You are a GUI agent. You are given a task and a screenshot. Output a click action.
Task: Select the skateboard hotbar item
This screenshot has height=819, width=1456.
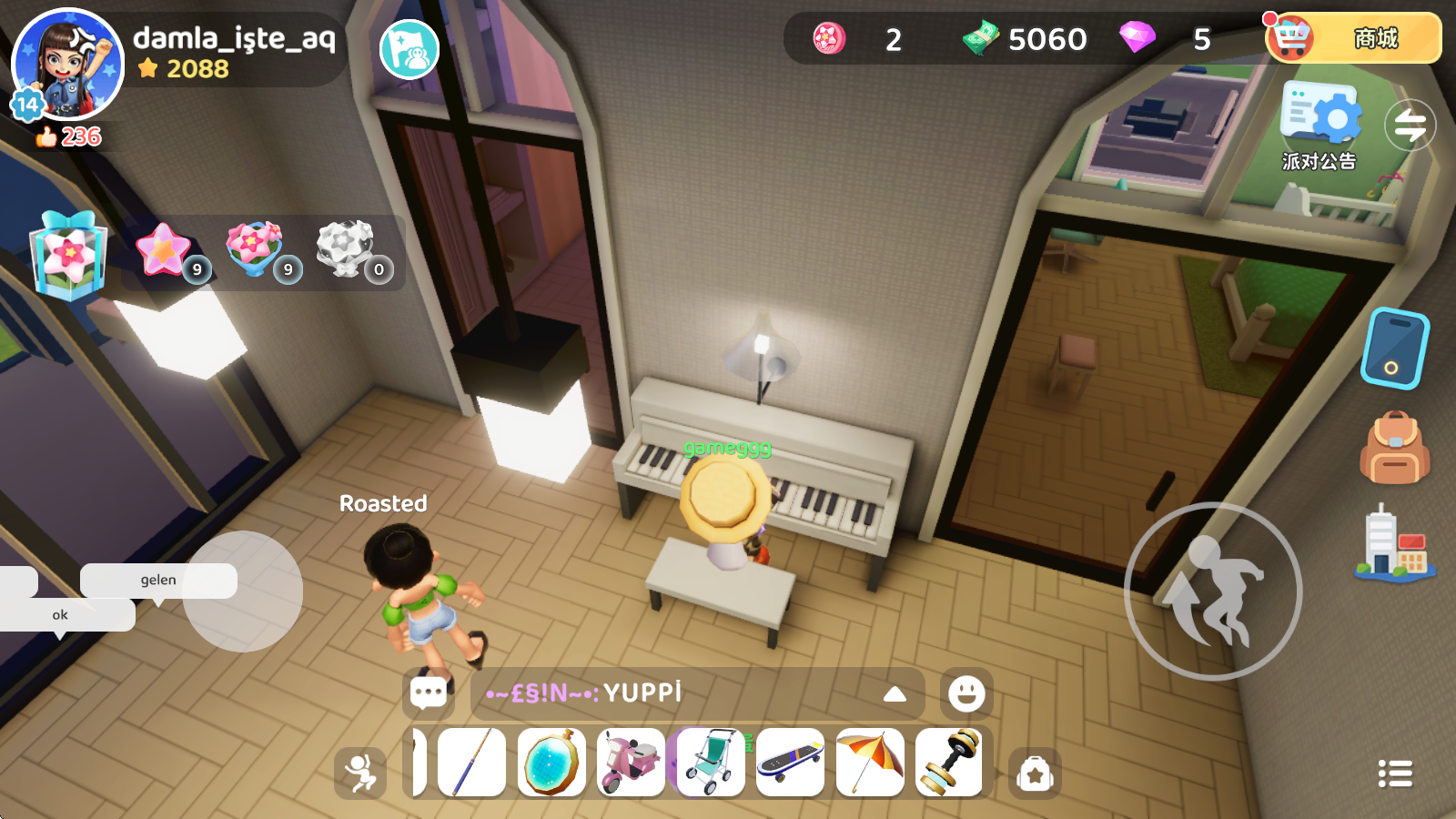click(790, 763)
